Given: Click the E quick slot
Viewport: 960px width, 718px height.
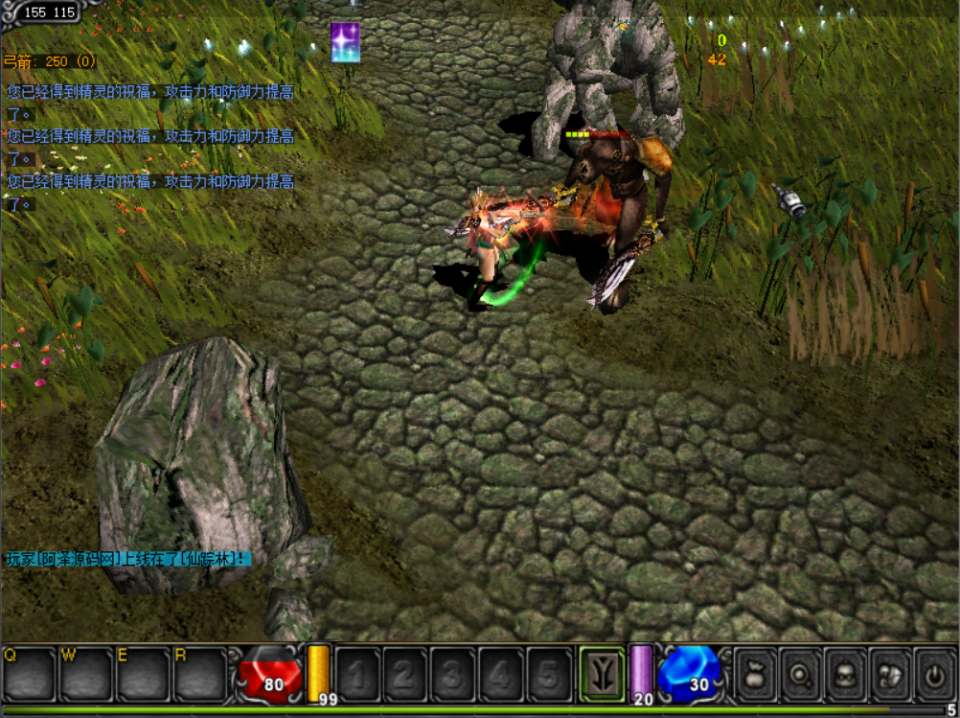Looking at the screenshot, I should click(142, 674).
